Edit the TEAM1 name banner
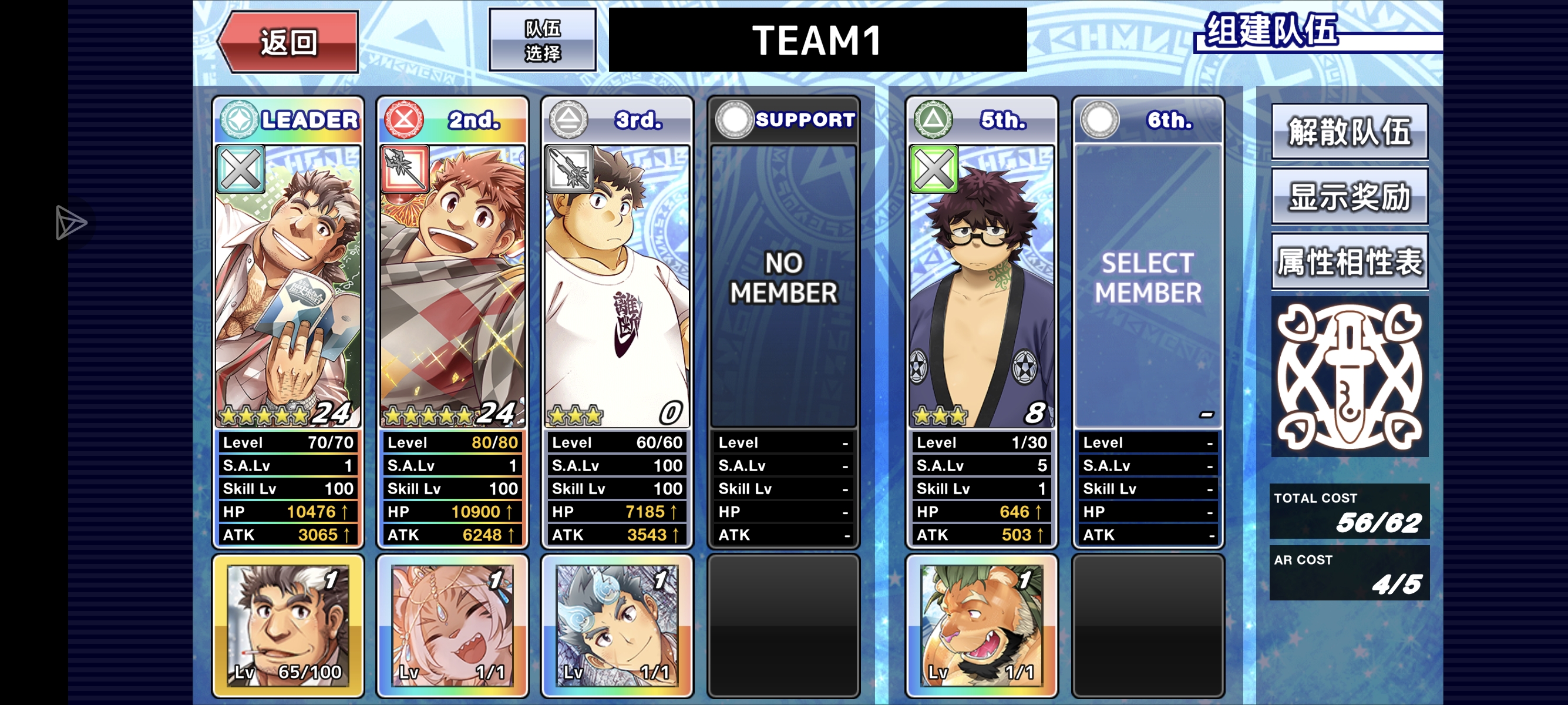This screenshot has height=705, width=1568. (x=817, y=40)
